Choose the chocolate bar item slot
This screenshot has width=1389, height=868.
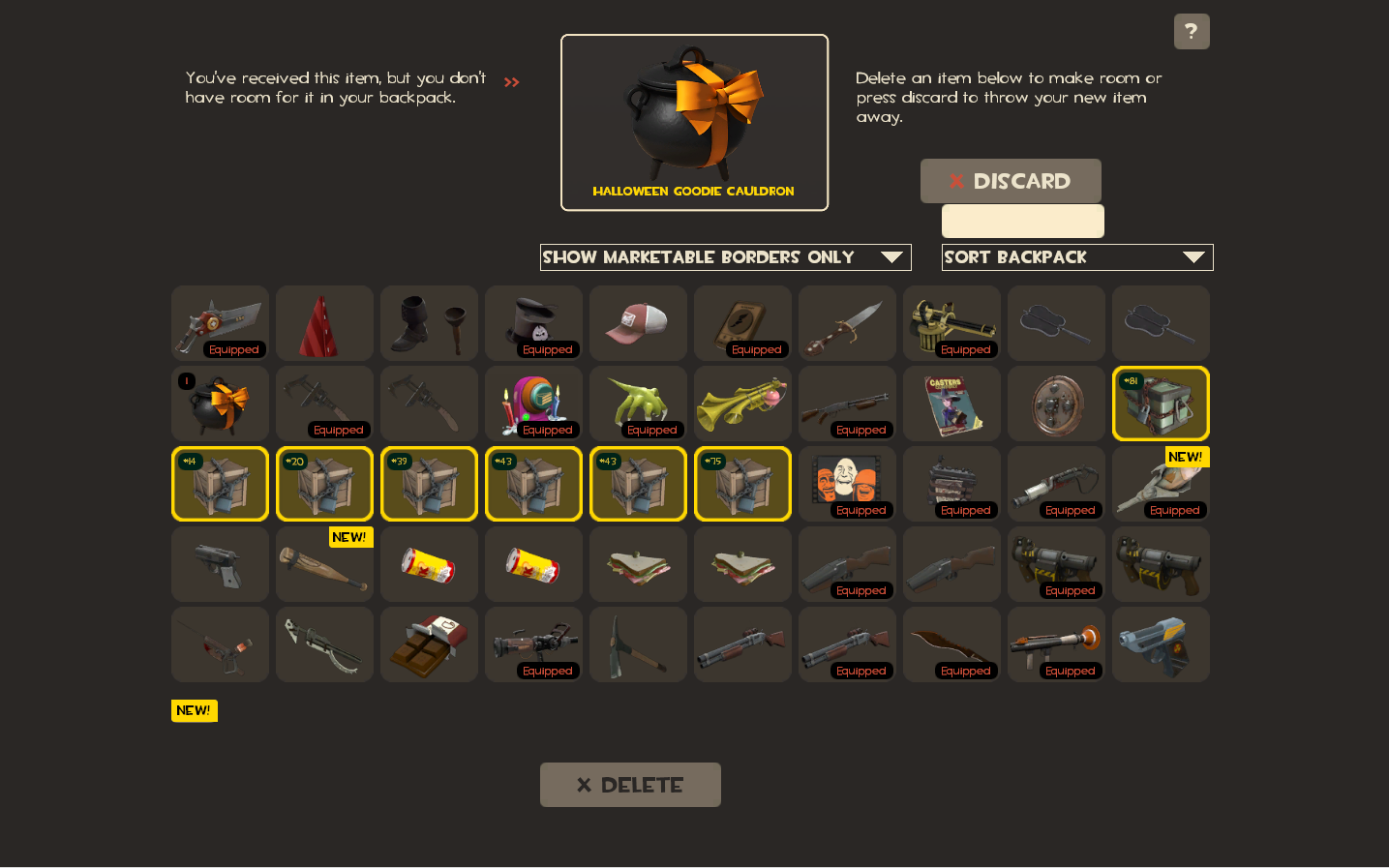(x=429, y=644)
